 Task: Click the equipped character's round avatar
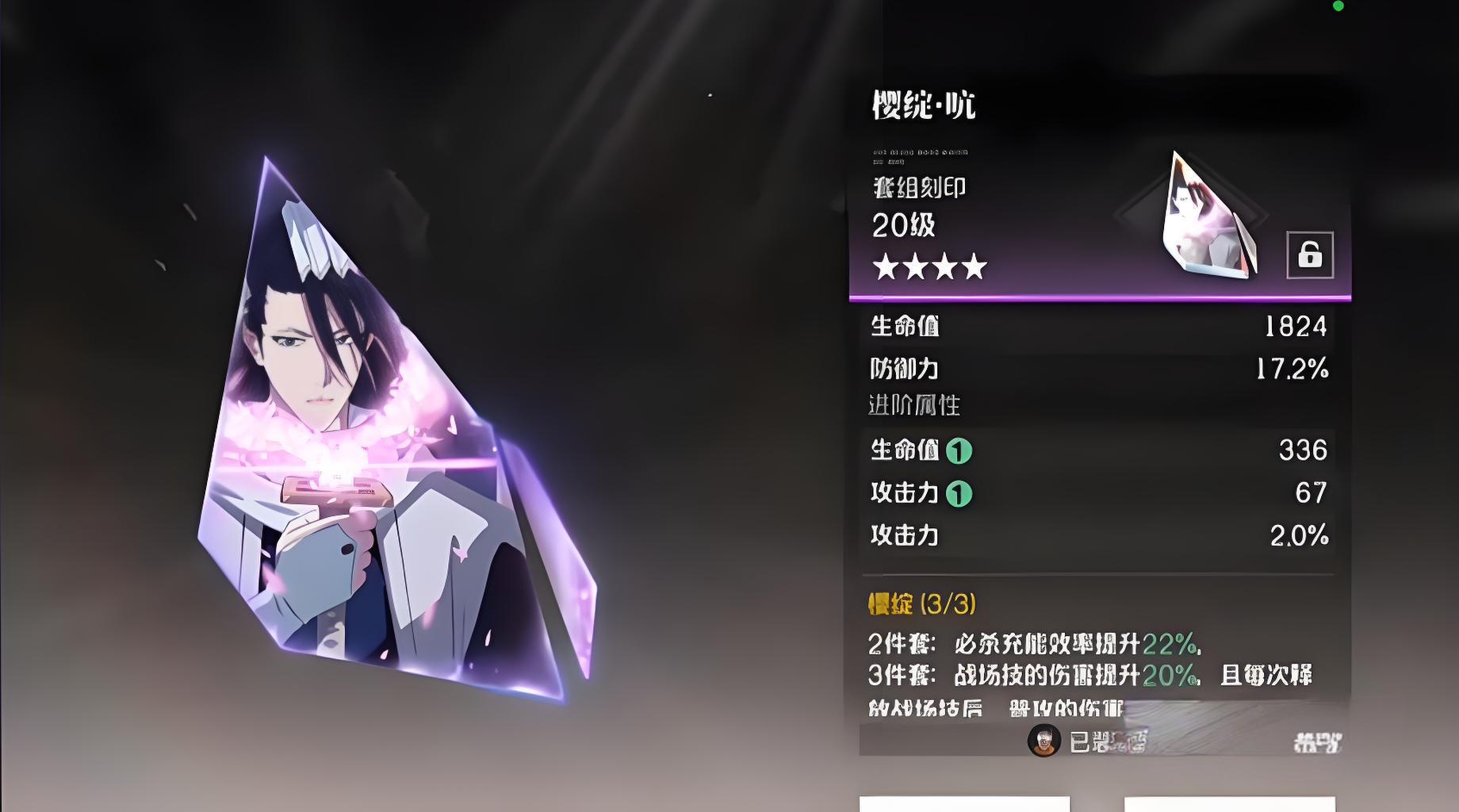(x=1044, y=741)
